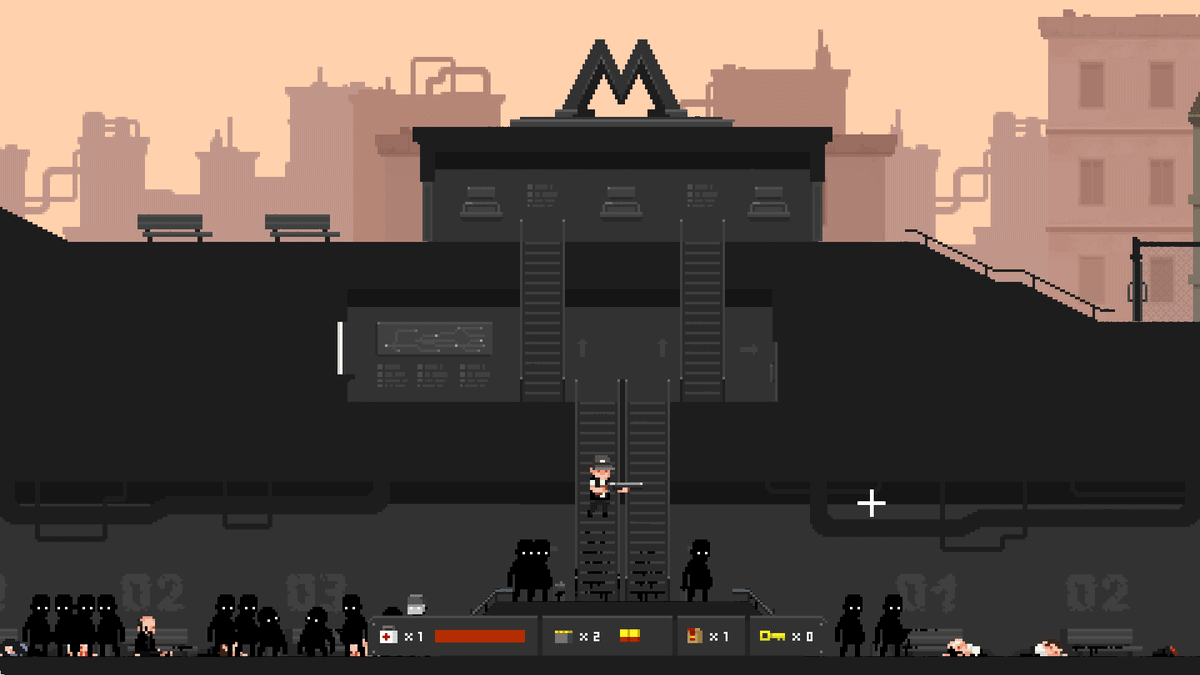Use the medkit icon in the HUD
Screen dimensions: 1200x675
click(x=388, y=636)
